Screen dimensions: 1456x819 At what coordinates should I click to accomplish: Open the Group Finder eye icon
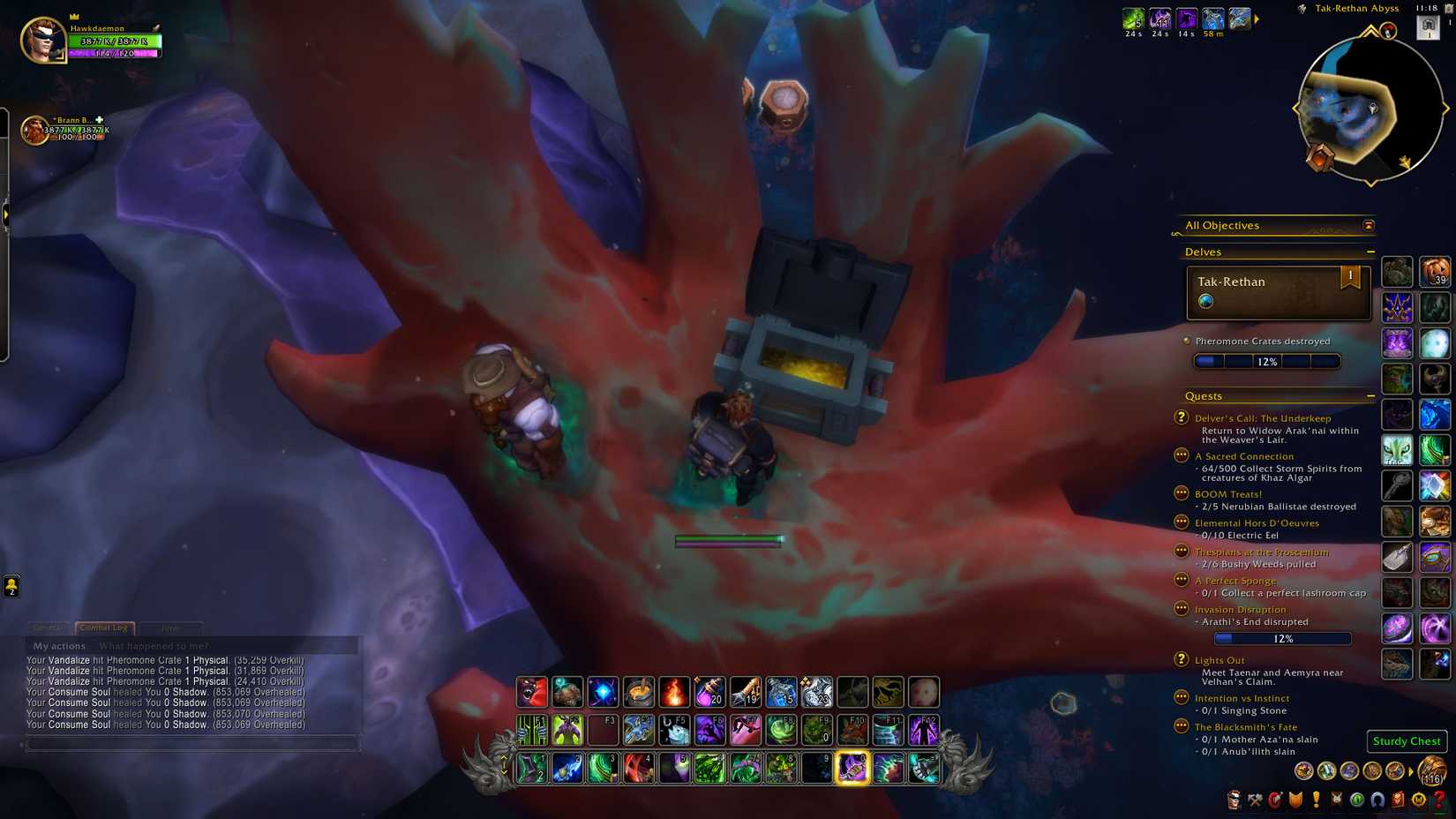(1356, 800)
